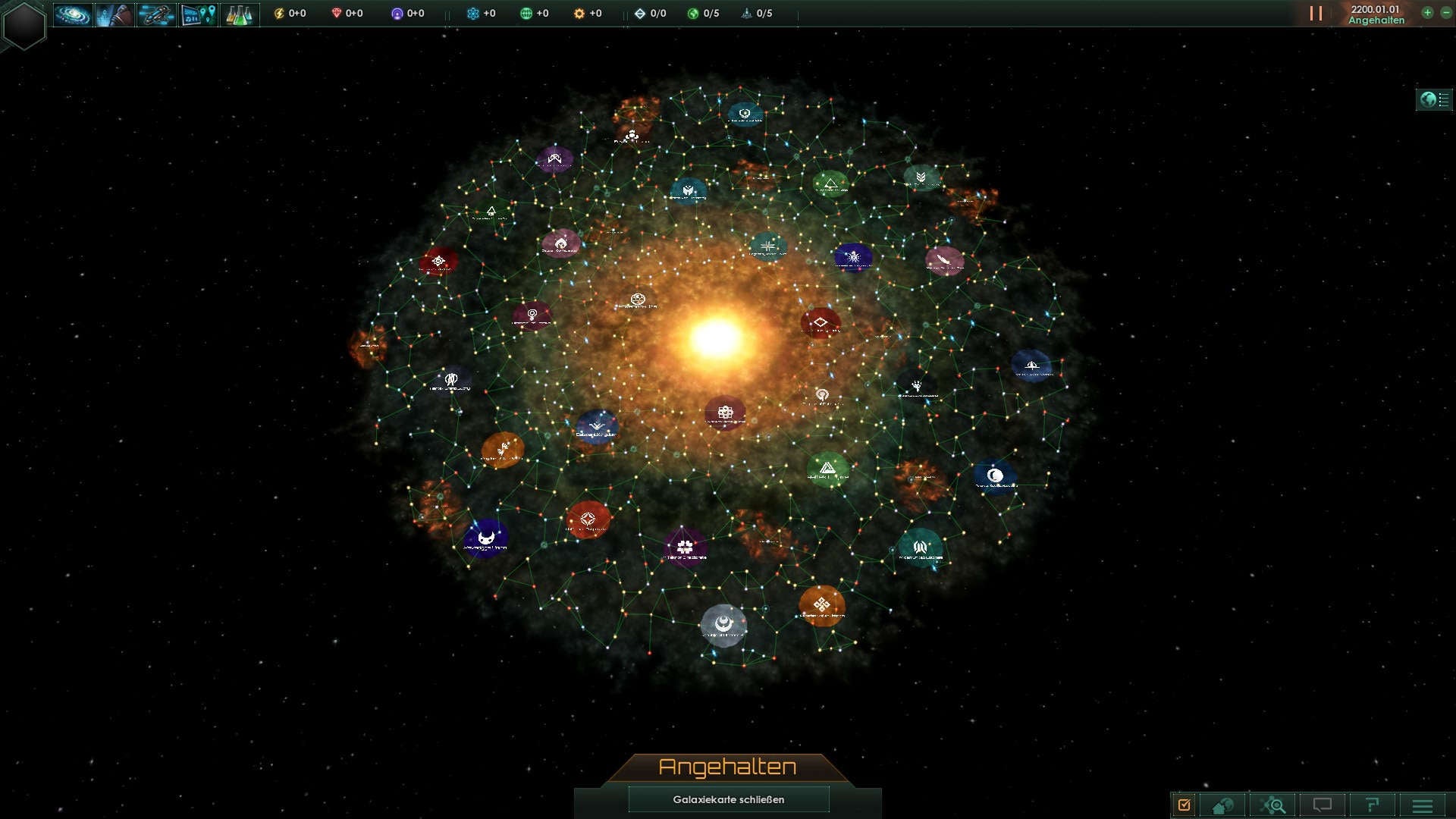1456x819 pixels.
Task: Select the energy credits lightning icon
Action: [279, 13]
